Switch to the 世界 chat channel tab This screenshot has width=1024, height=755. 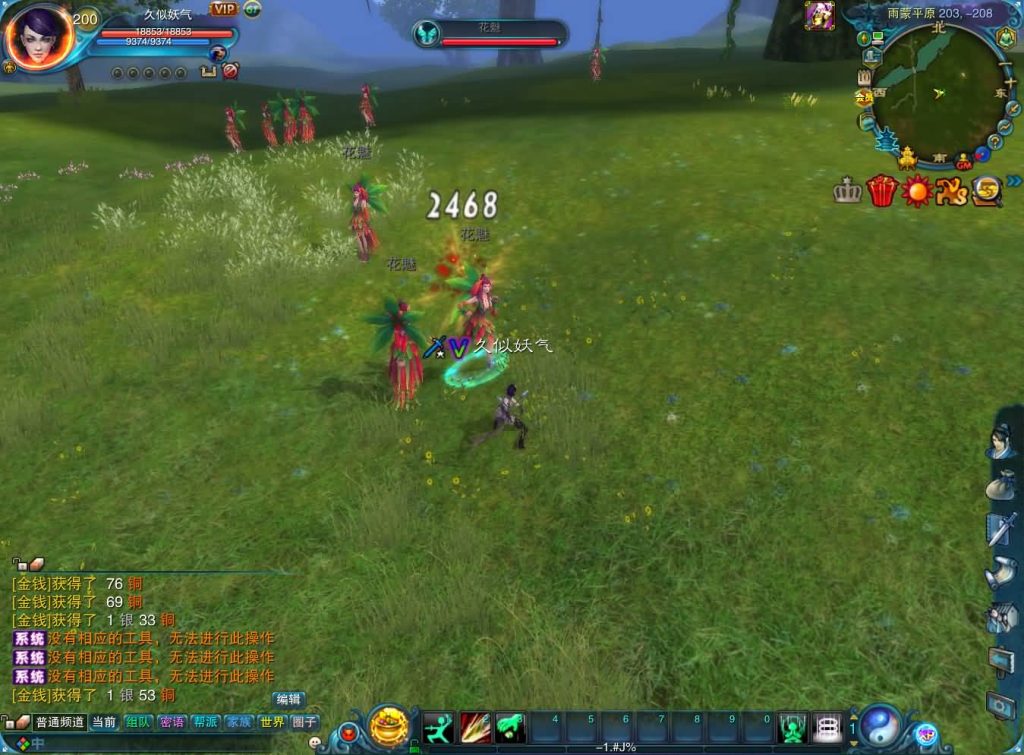272,721
